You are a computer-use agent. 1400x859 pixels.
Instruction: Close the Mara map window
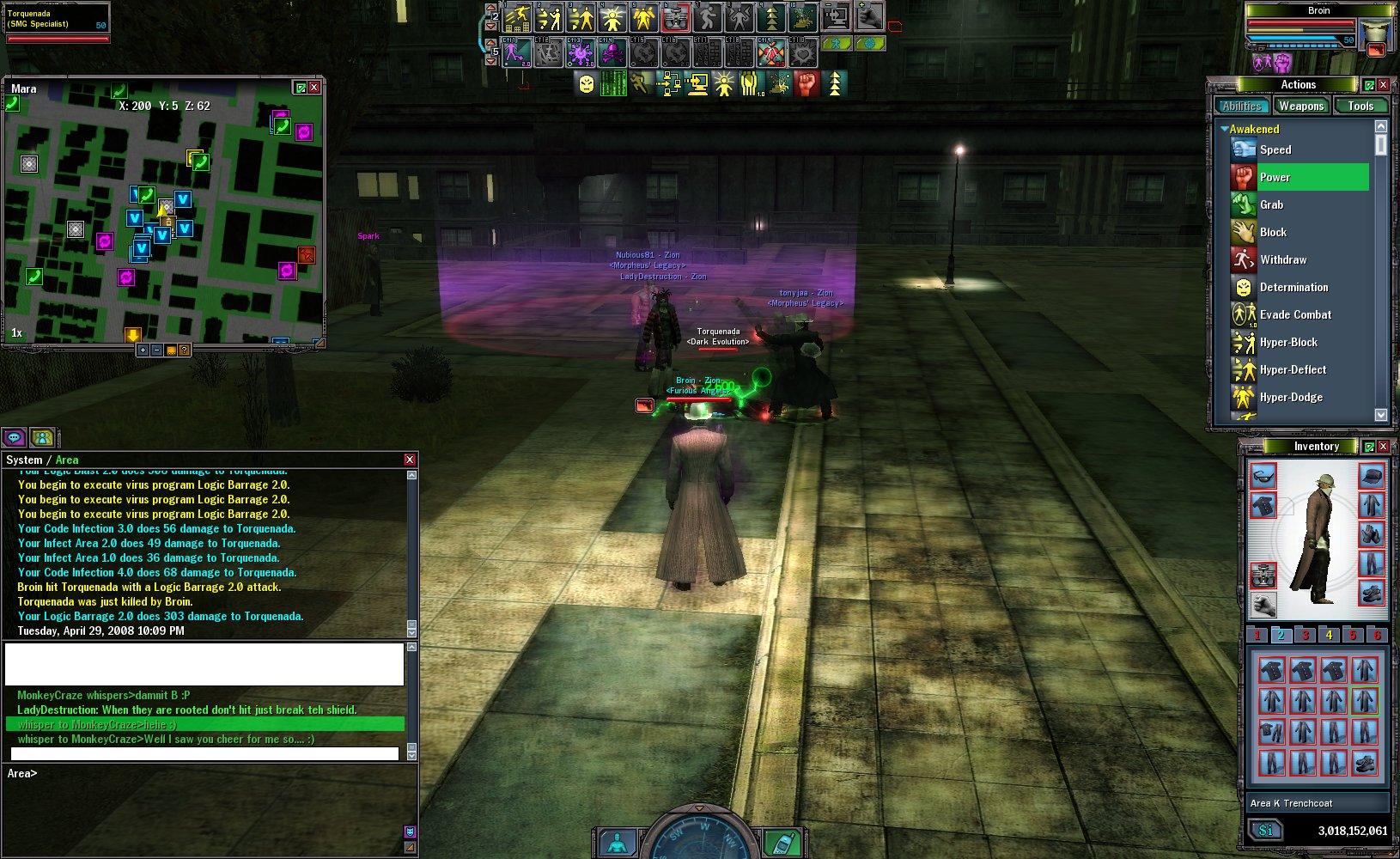(314, 88)
